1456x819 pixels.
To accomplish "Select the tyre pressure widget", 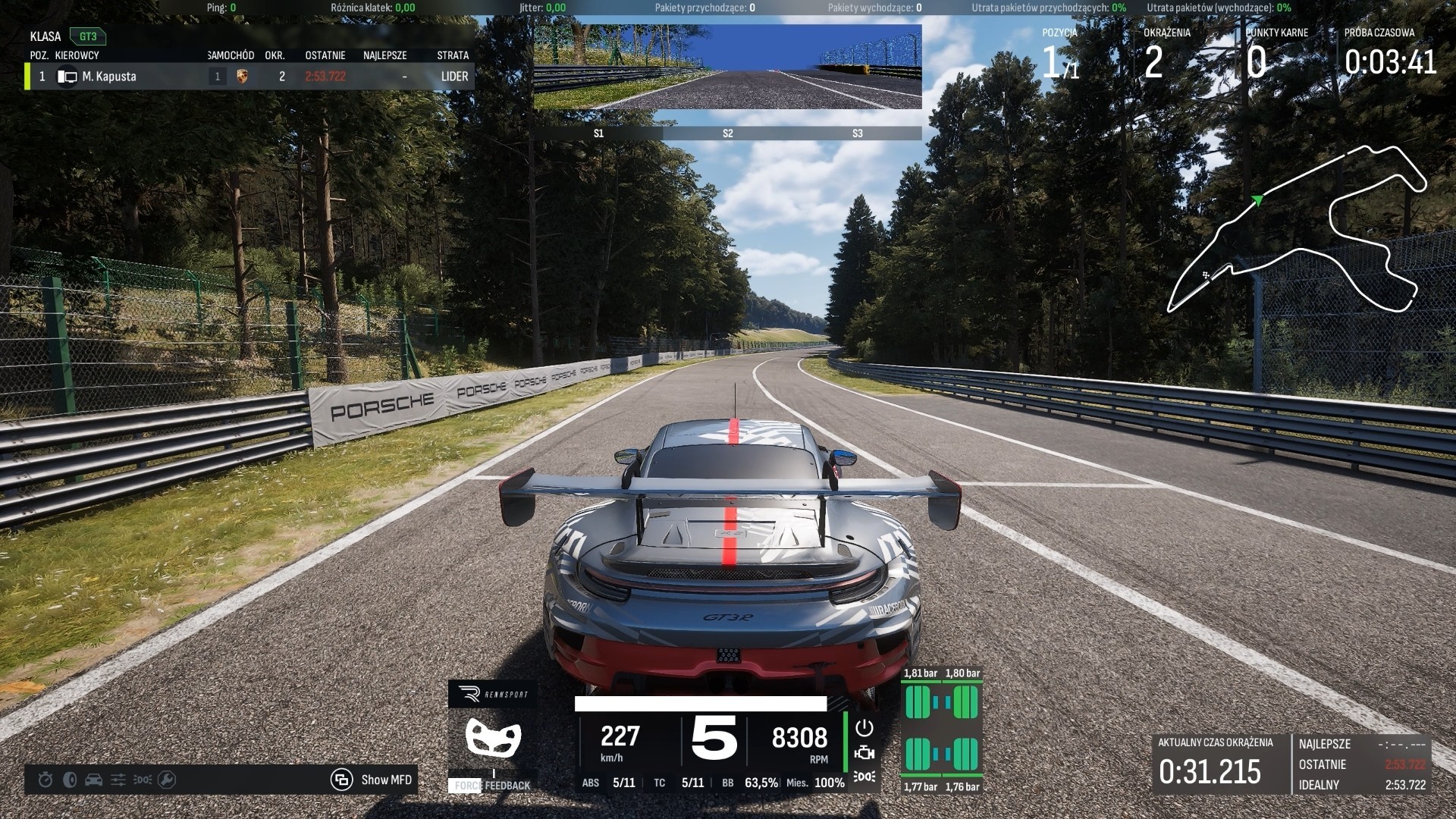I will tap(942, 730).
